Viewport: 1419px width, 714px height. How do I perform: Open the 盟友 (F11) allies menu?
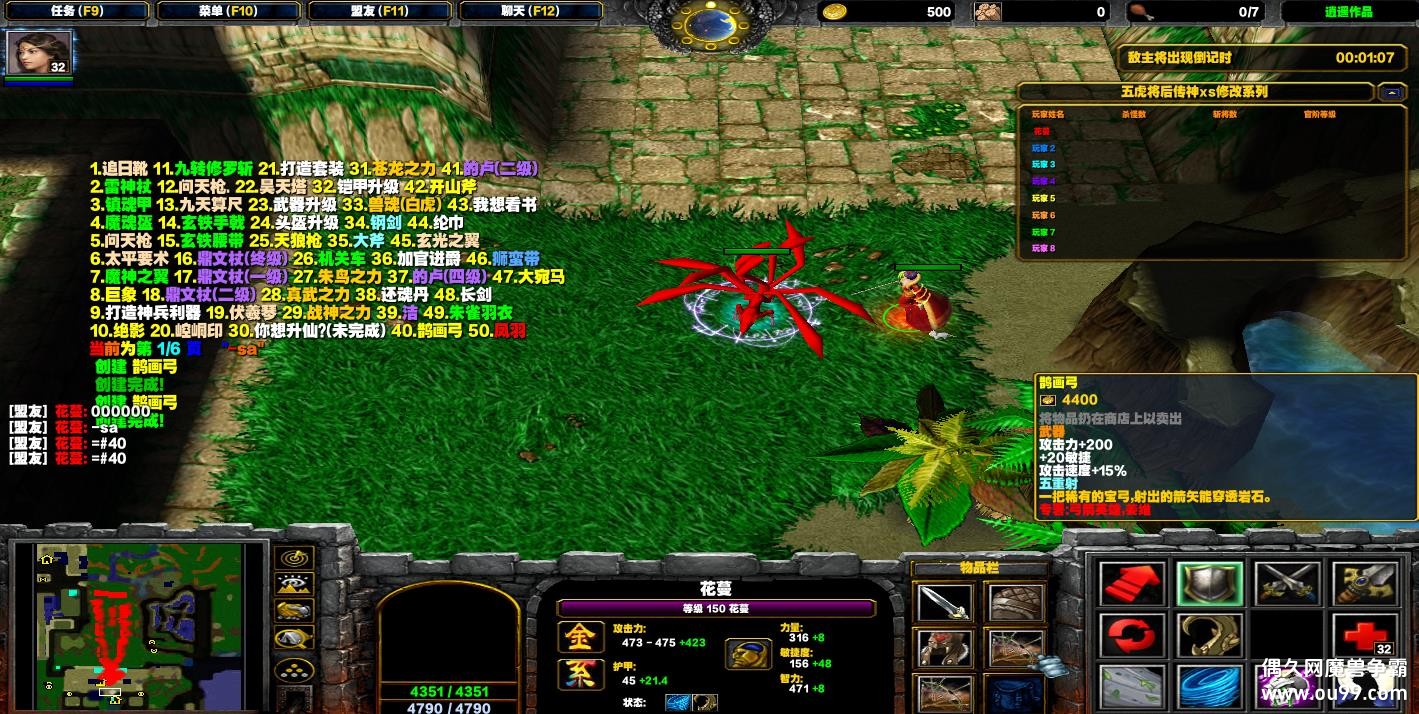[x=379, y=12]
